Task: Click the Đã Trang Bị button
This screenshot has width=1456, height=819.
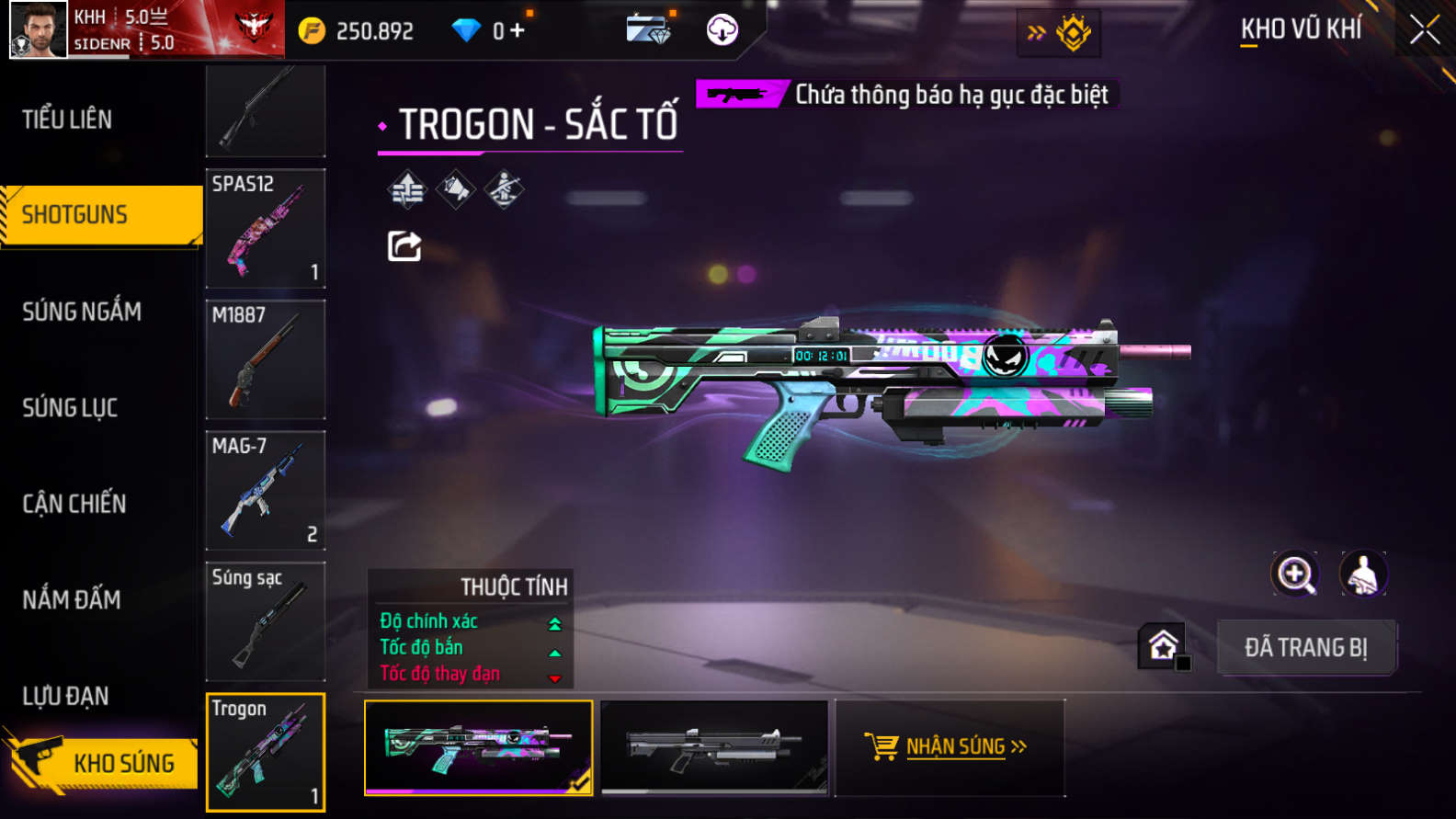Action: point(1305,648)
